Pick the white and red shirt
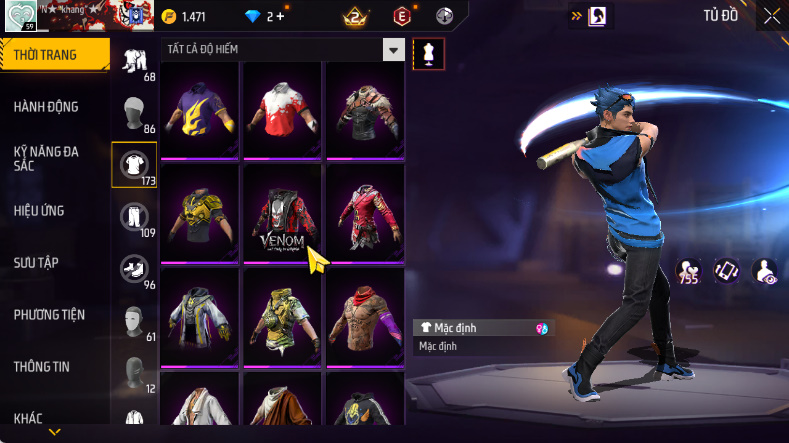 tap(282, 110)
